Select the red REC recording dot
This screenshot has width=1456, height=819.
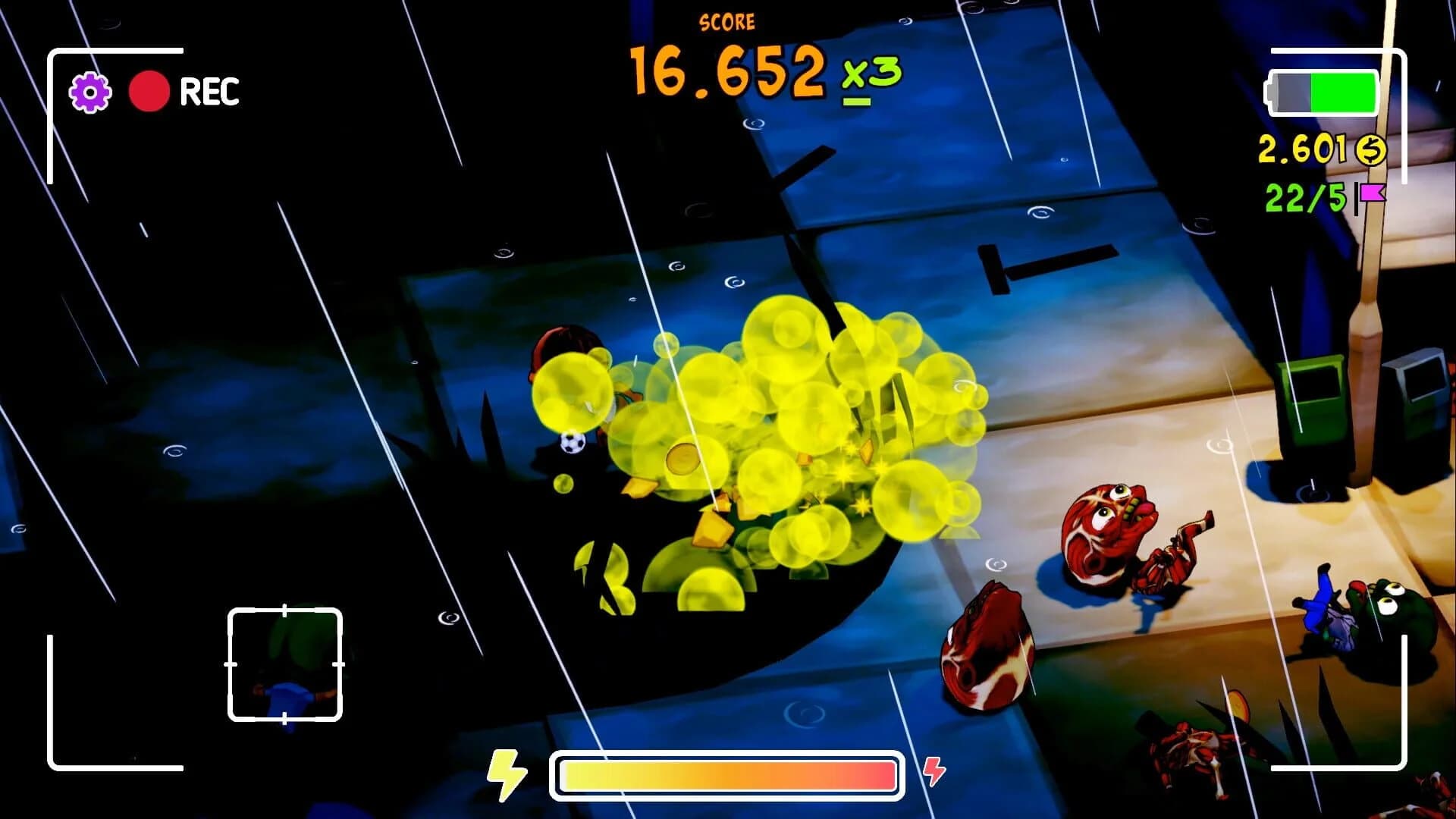[x=150, y=93]
